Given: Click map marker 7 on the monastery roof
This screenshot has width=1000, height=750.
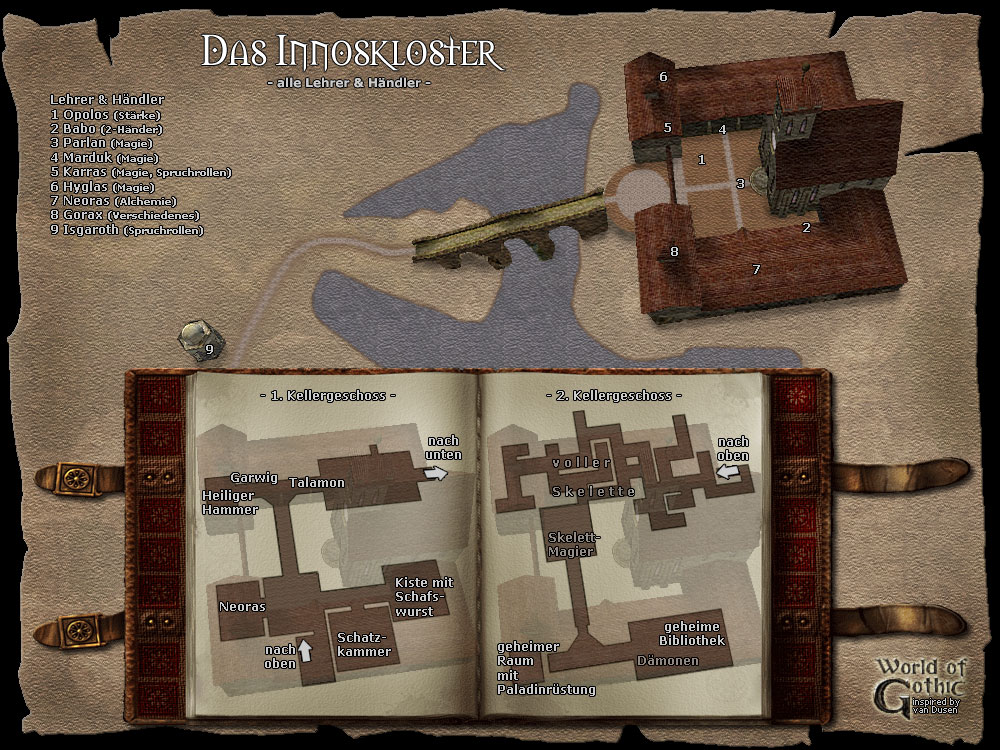Looking at the screenshot, I should point(756,269).
